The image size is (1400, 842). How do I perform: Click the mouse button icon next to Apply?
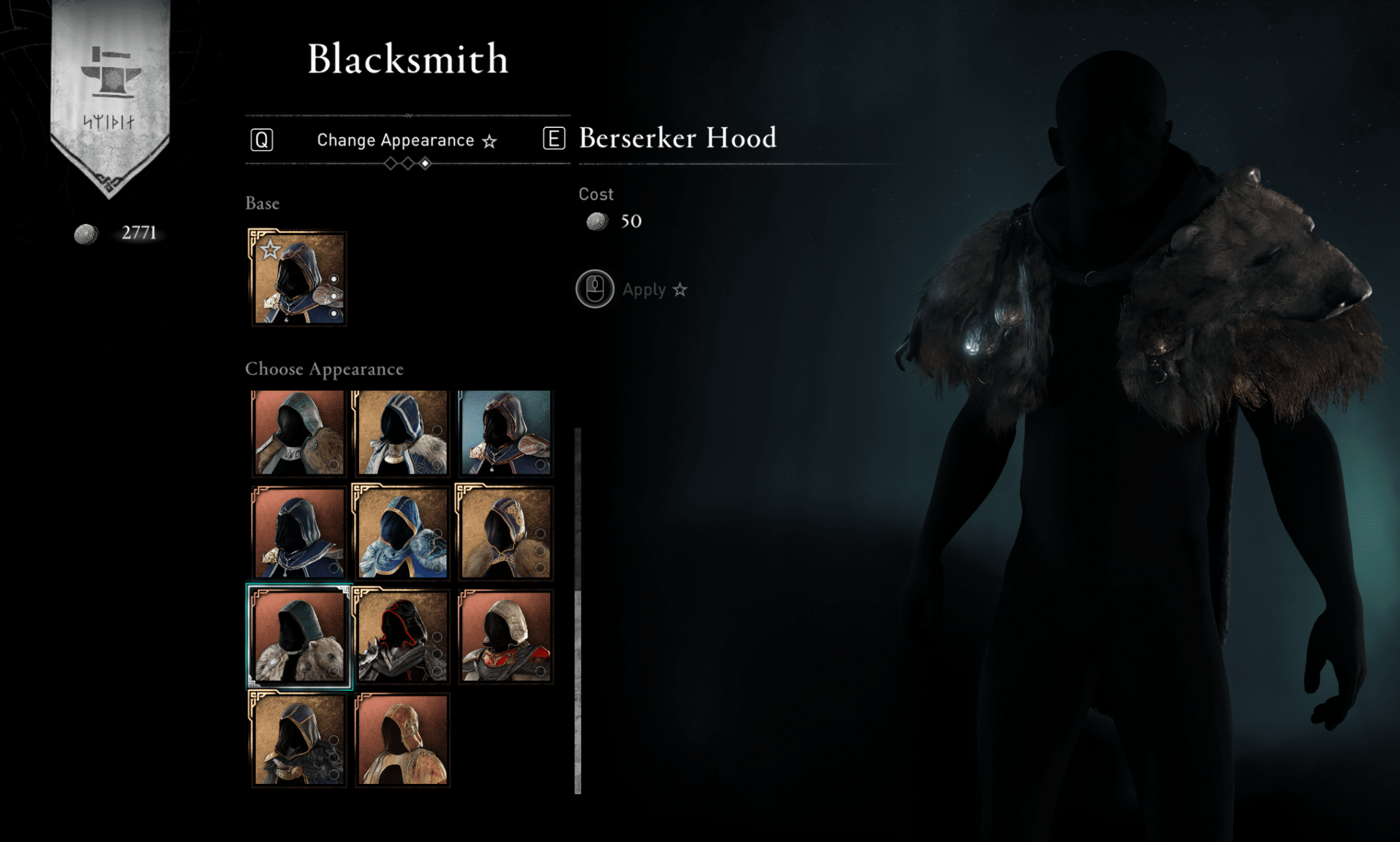[594, 289]
